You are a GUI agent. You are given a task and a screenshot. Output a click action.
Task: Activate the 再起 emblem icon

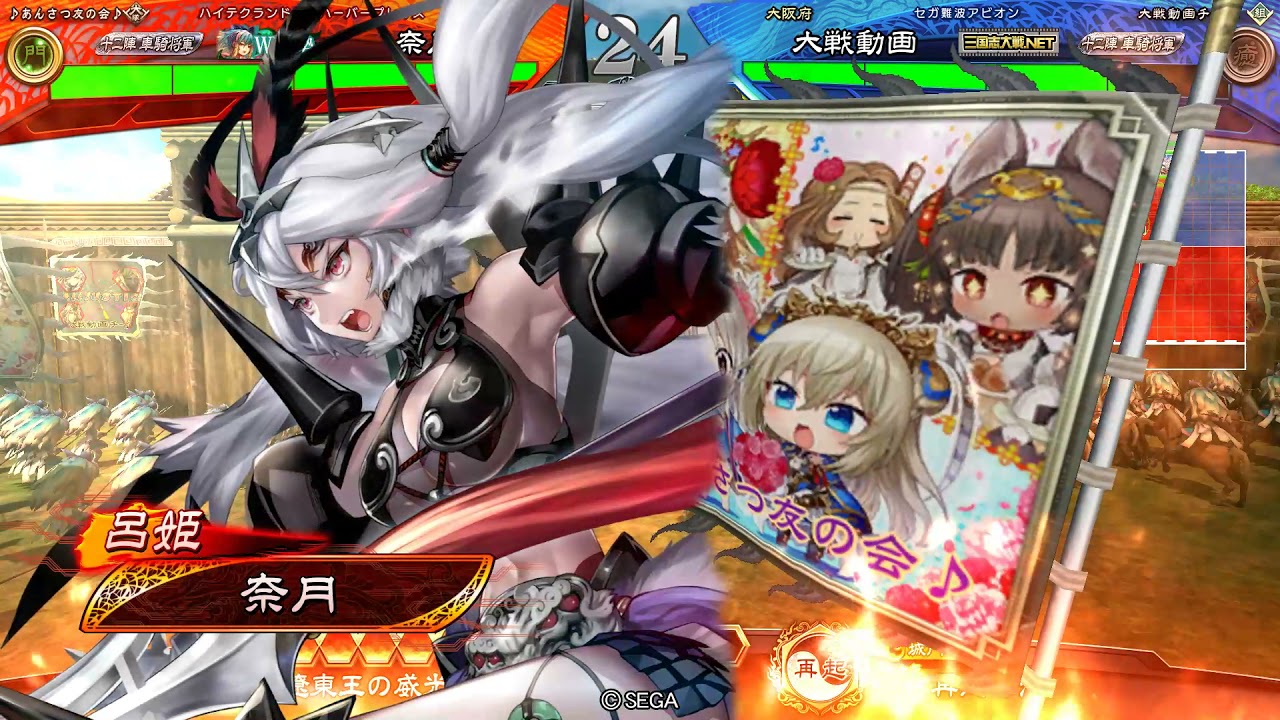808,668
